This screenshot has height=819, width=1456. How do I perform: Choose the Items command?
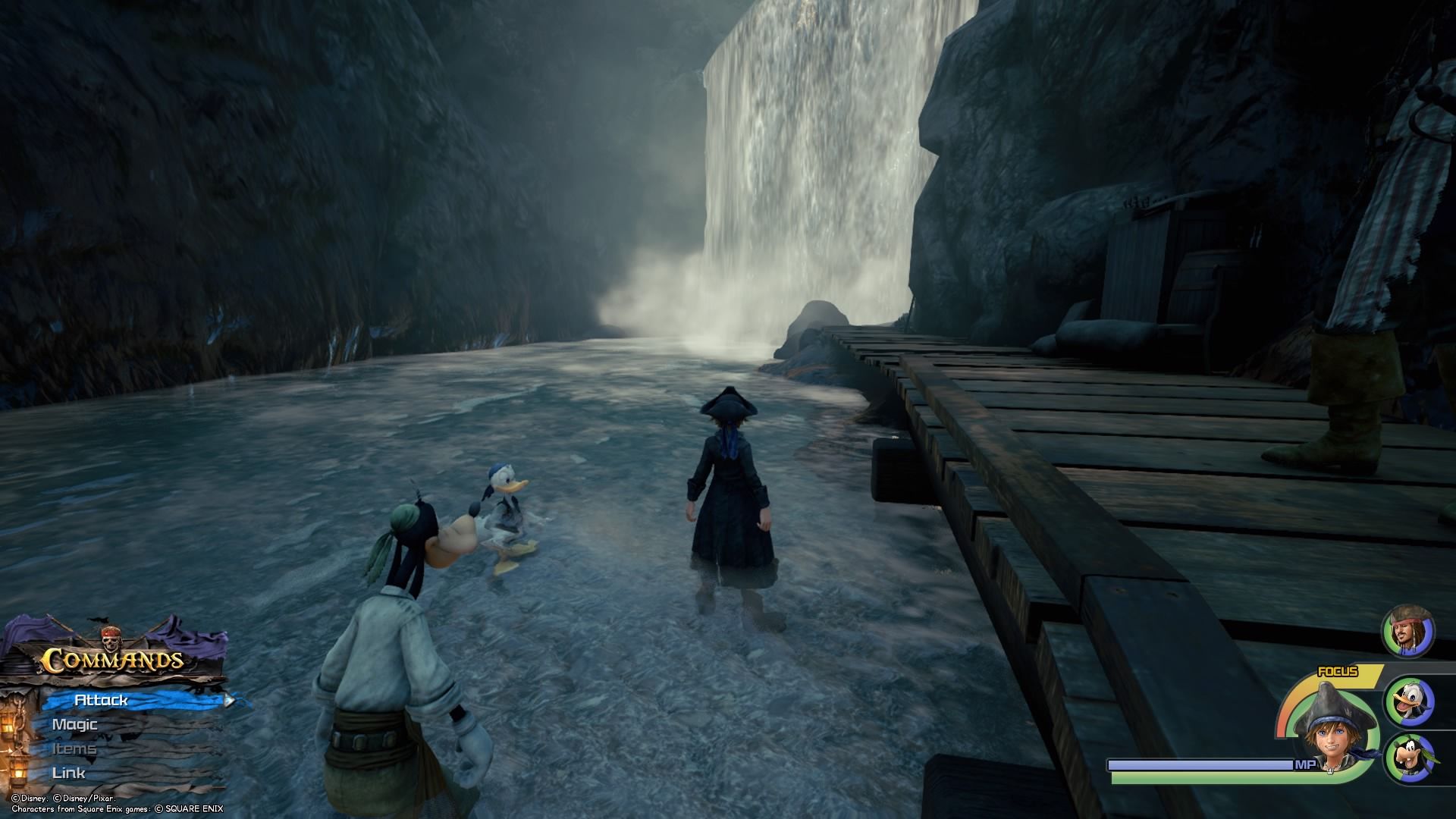coord(74,748)
